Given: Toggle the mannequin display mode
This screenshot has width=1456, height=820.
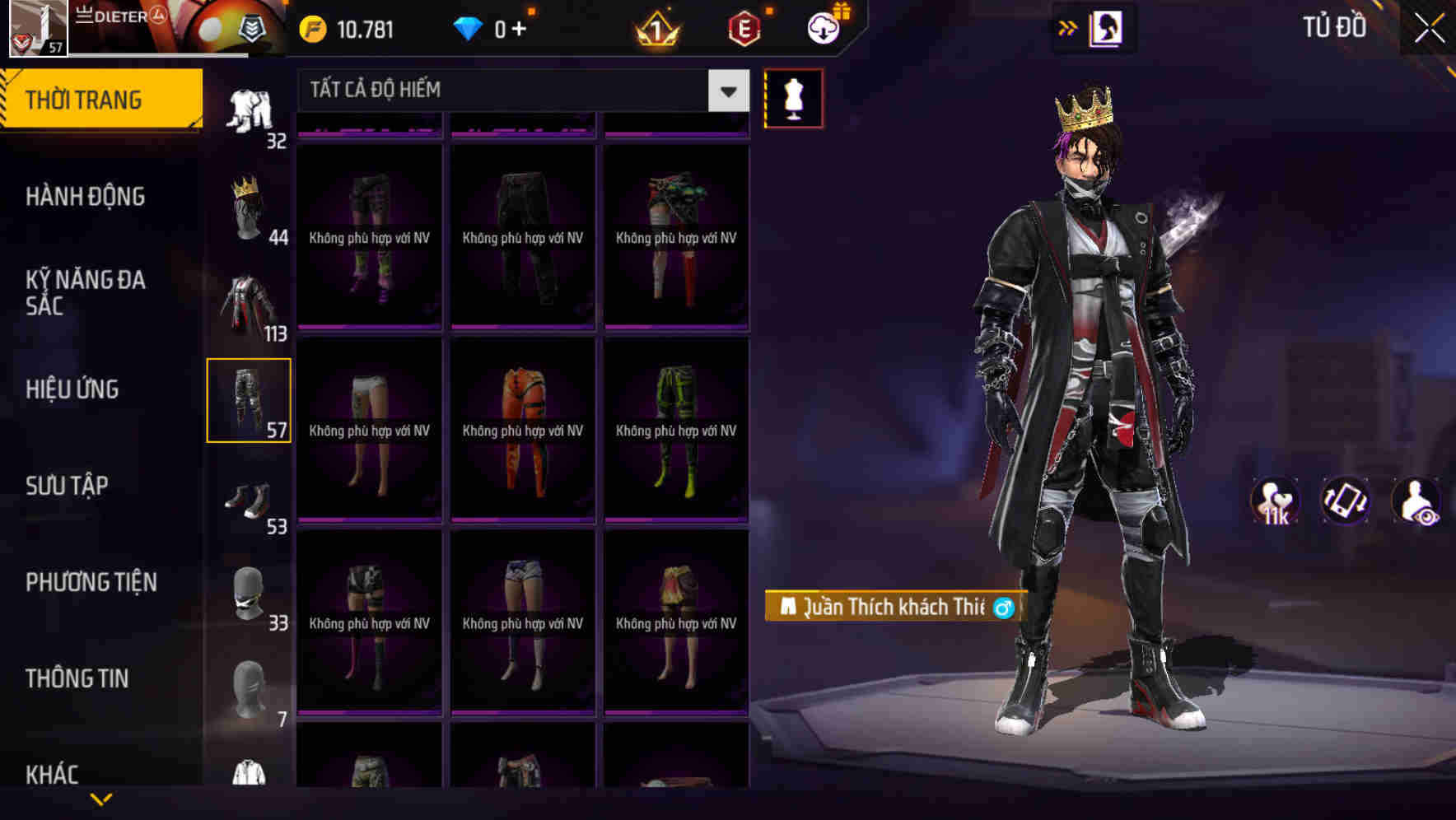Looking at the screenshot, I should (x=793, y=97).
